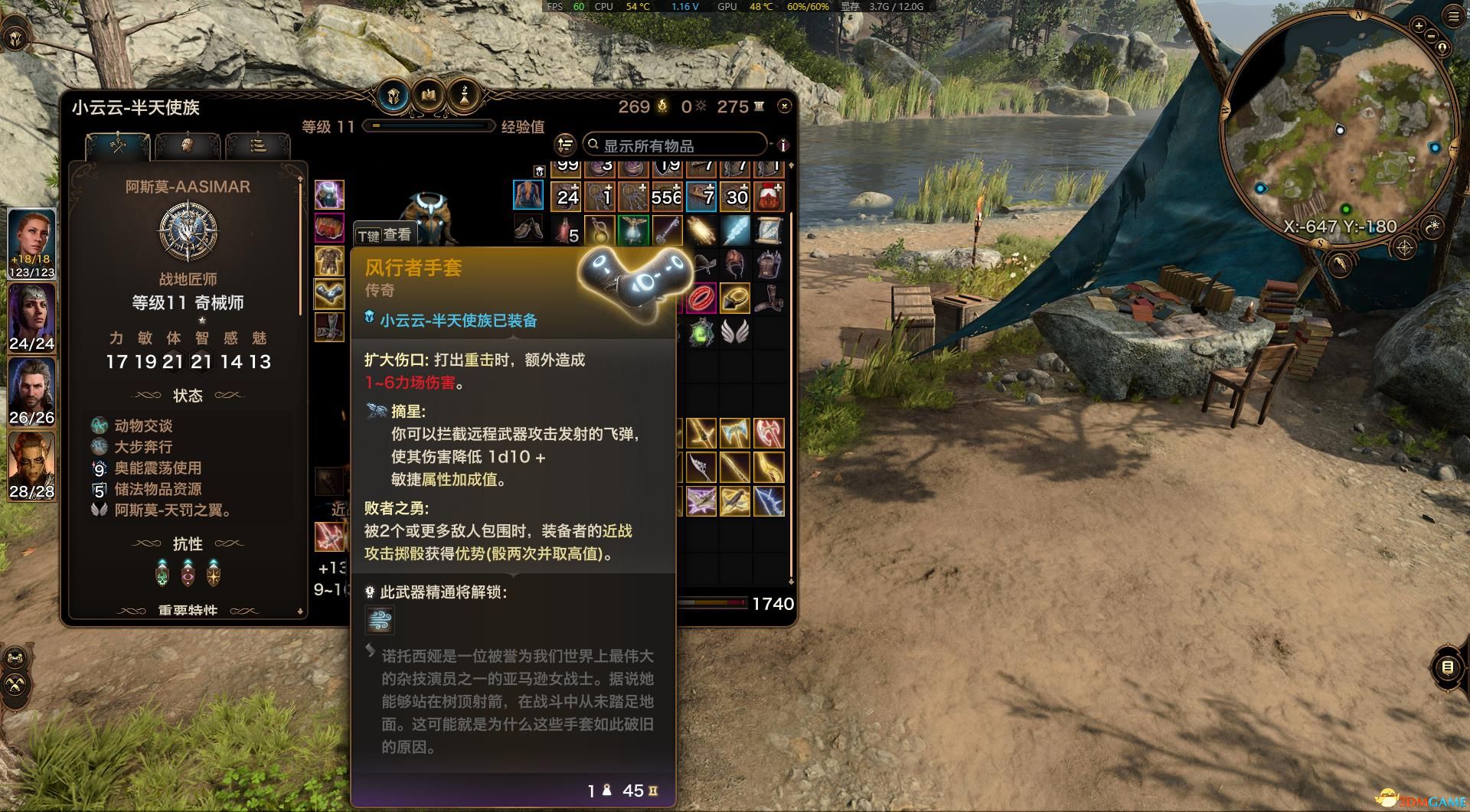Zoom in on the minimap
Image resolution: width=1470 pixels, height=812 pixels.
pyautogui.click(x=1419, y=26)
